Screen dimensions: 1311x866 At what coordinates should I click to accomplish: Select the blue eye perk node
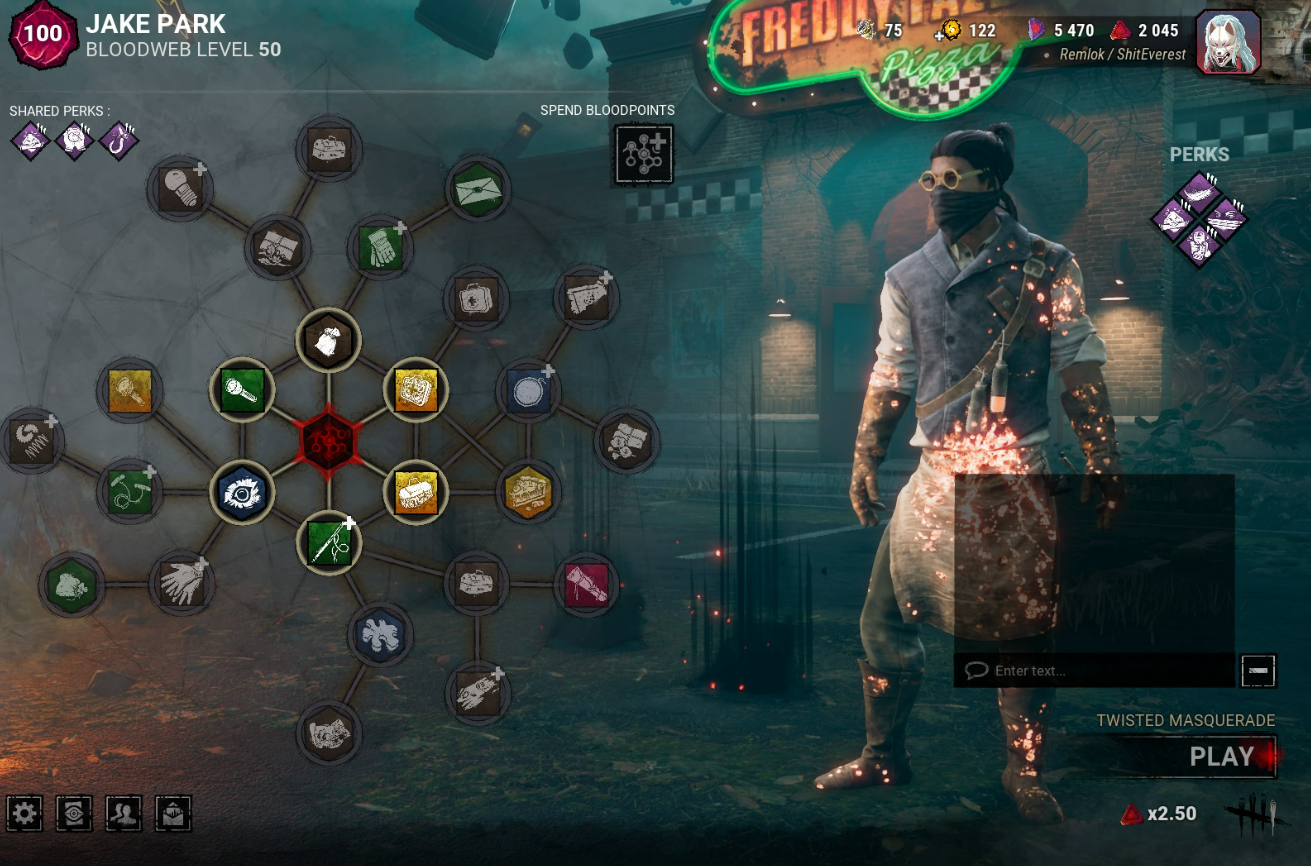coord(241,491)
